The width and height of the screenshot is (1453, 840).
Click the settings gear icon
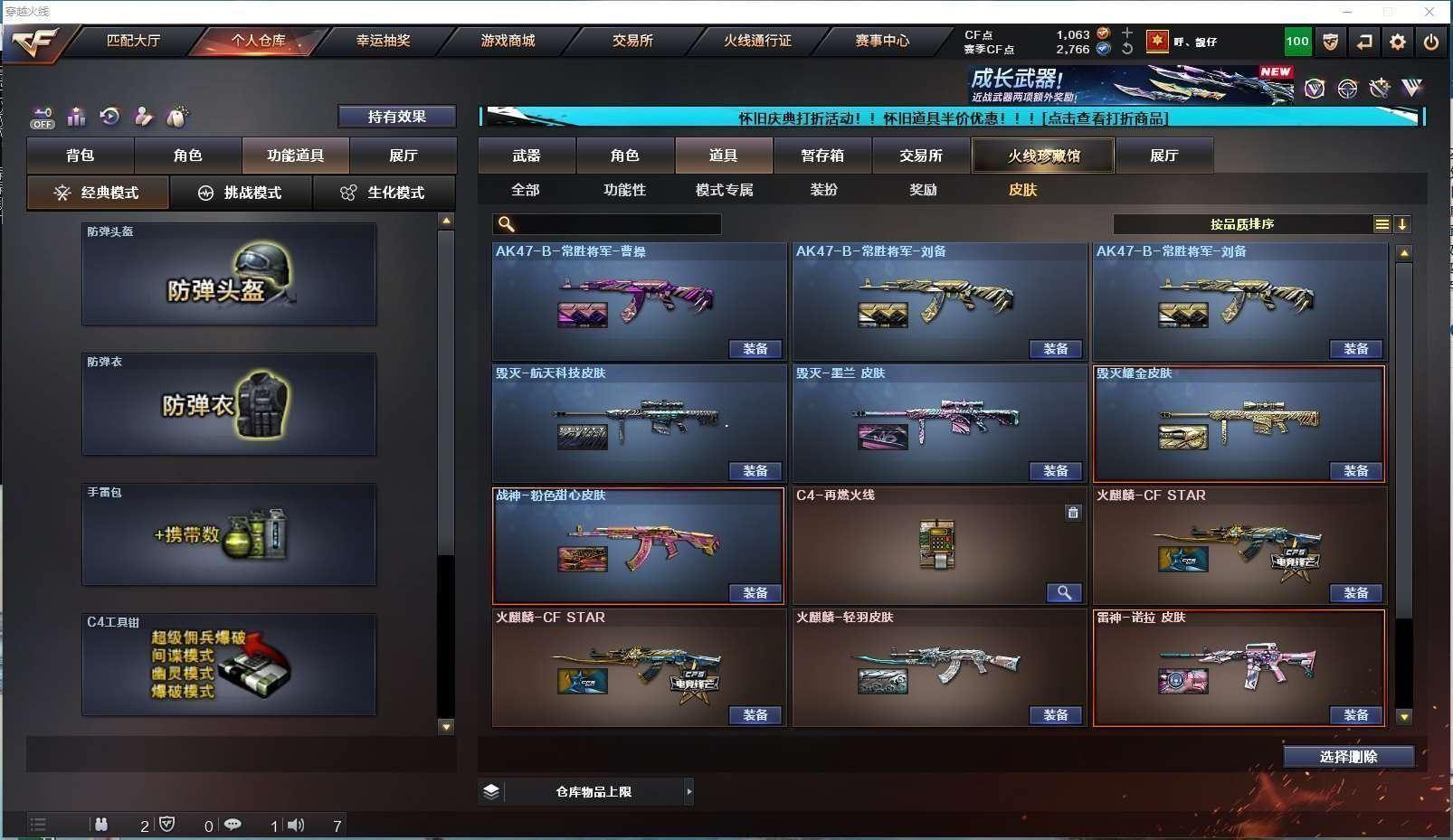coord(1398,42)
